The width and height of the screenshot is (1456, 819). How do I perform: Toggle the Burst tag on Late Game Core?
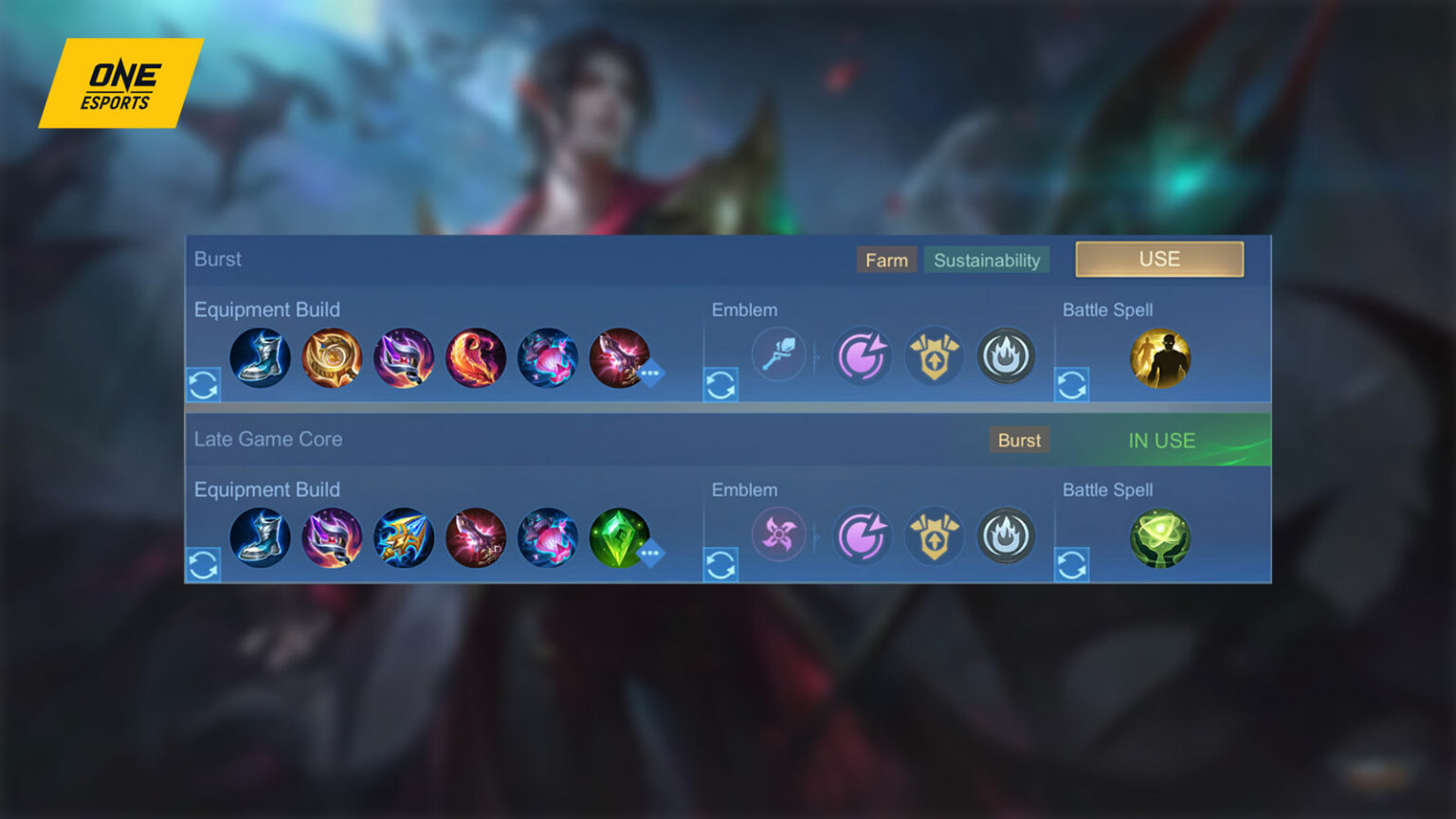(1018, 440)
